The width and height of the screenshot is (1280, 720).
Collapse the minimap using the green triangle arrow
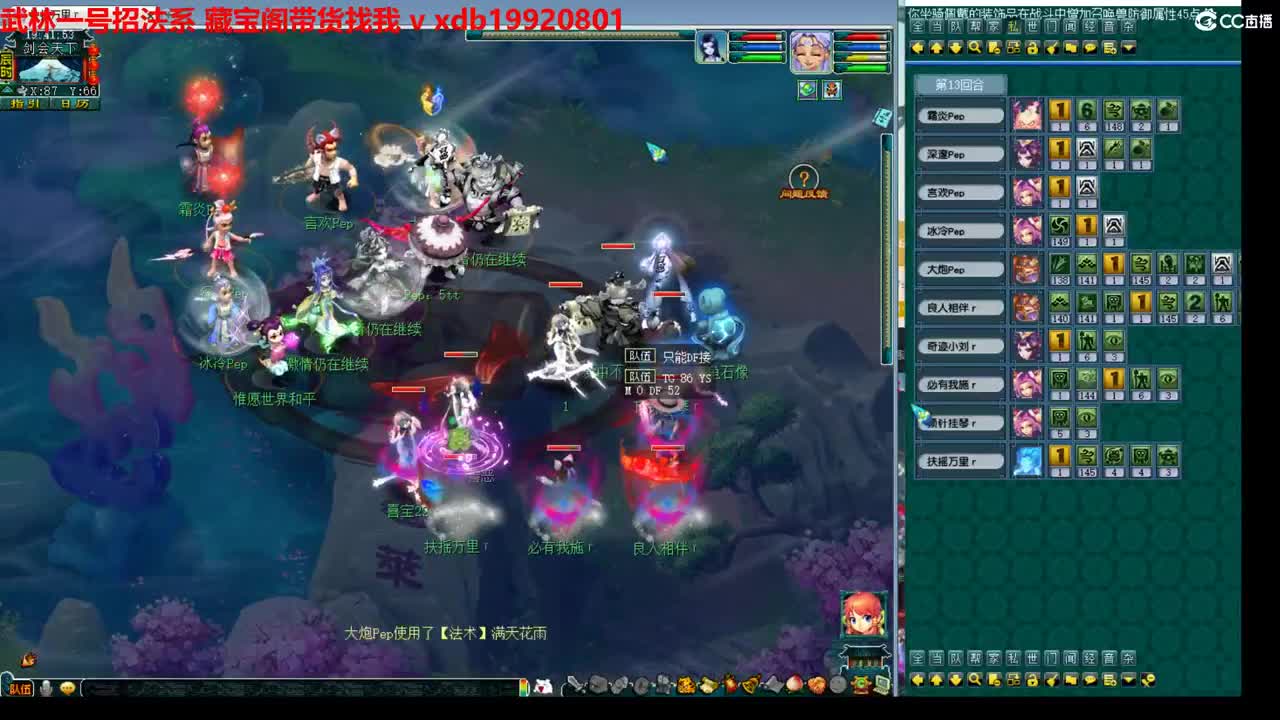click(x=6, y=90)
